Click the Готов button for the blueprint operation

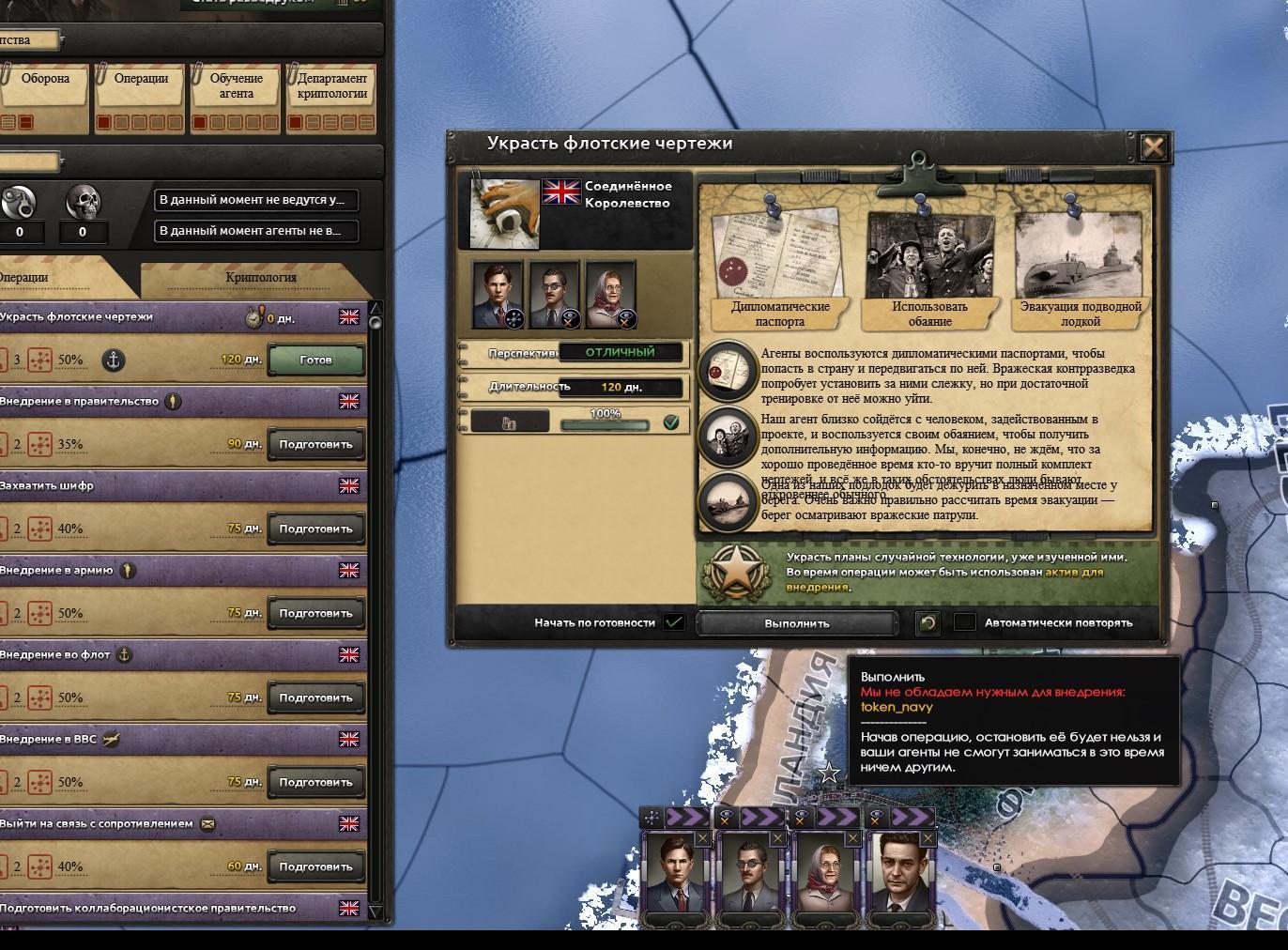point(315,360)
